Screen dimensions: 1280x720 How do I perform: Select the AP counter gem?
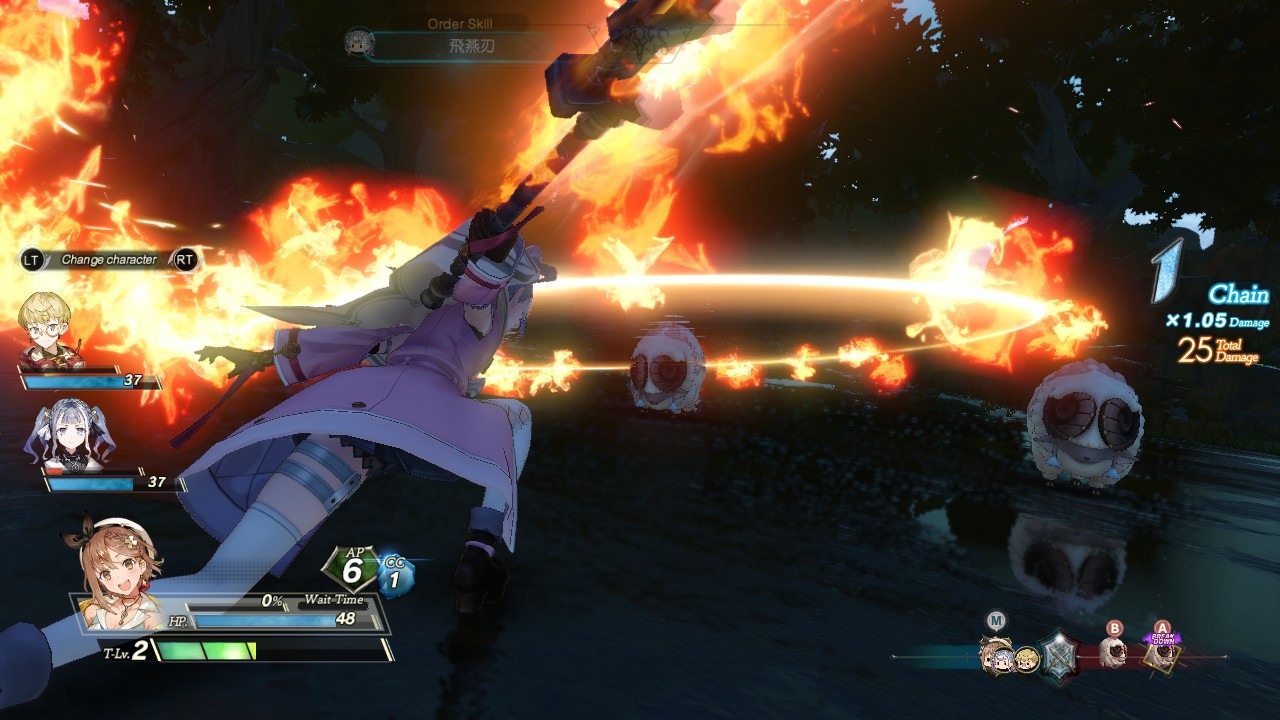pos(351,570)
